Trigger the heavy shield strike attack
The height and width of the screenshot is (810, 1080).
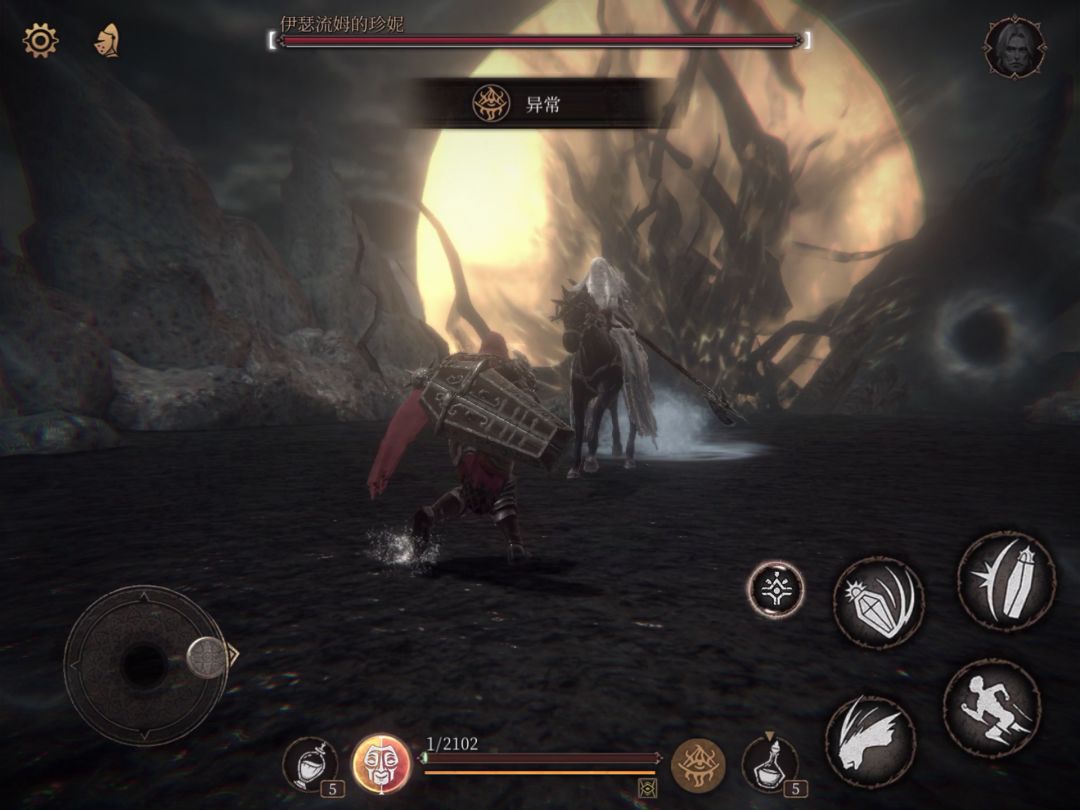(1006, 581)
